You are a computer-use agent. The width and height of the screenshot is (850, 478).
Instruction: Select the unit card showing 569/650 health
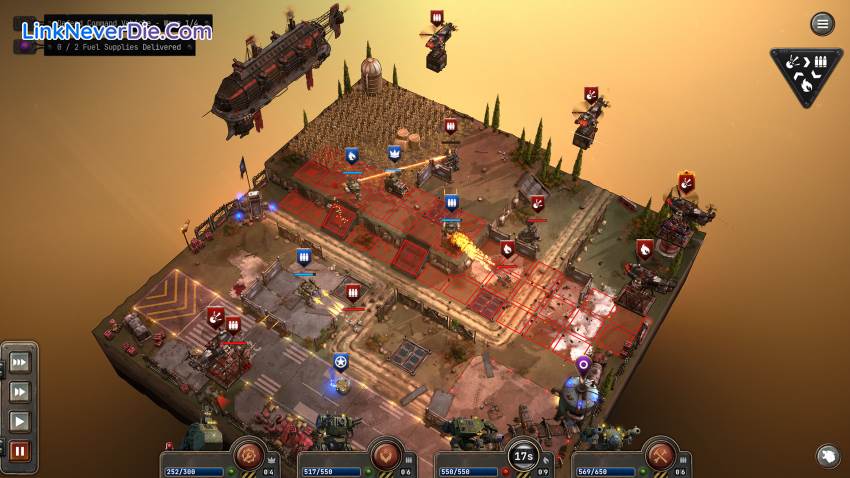630,462
